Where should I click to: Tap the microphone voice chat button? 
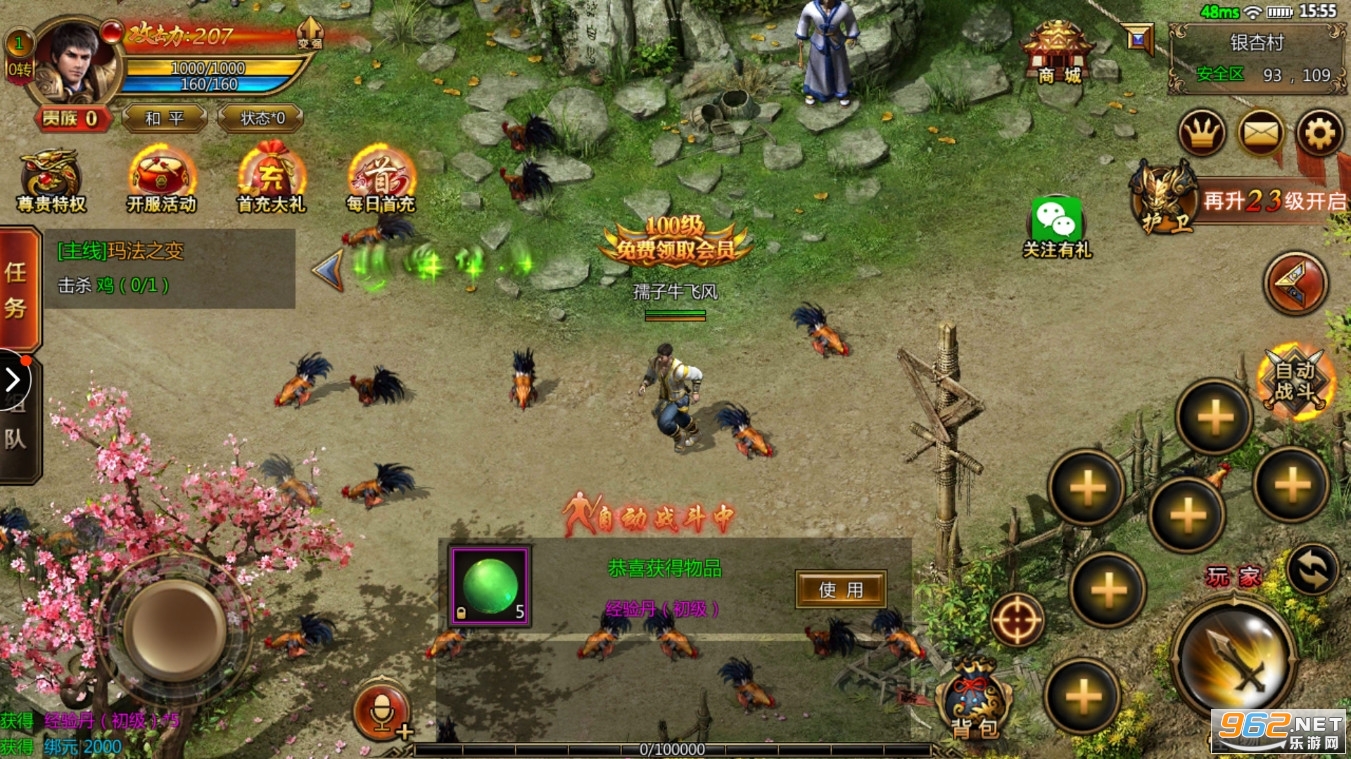[381, 711]
